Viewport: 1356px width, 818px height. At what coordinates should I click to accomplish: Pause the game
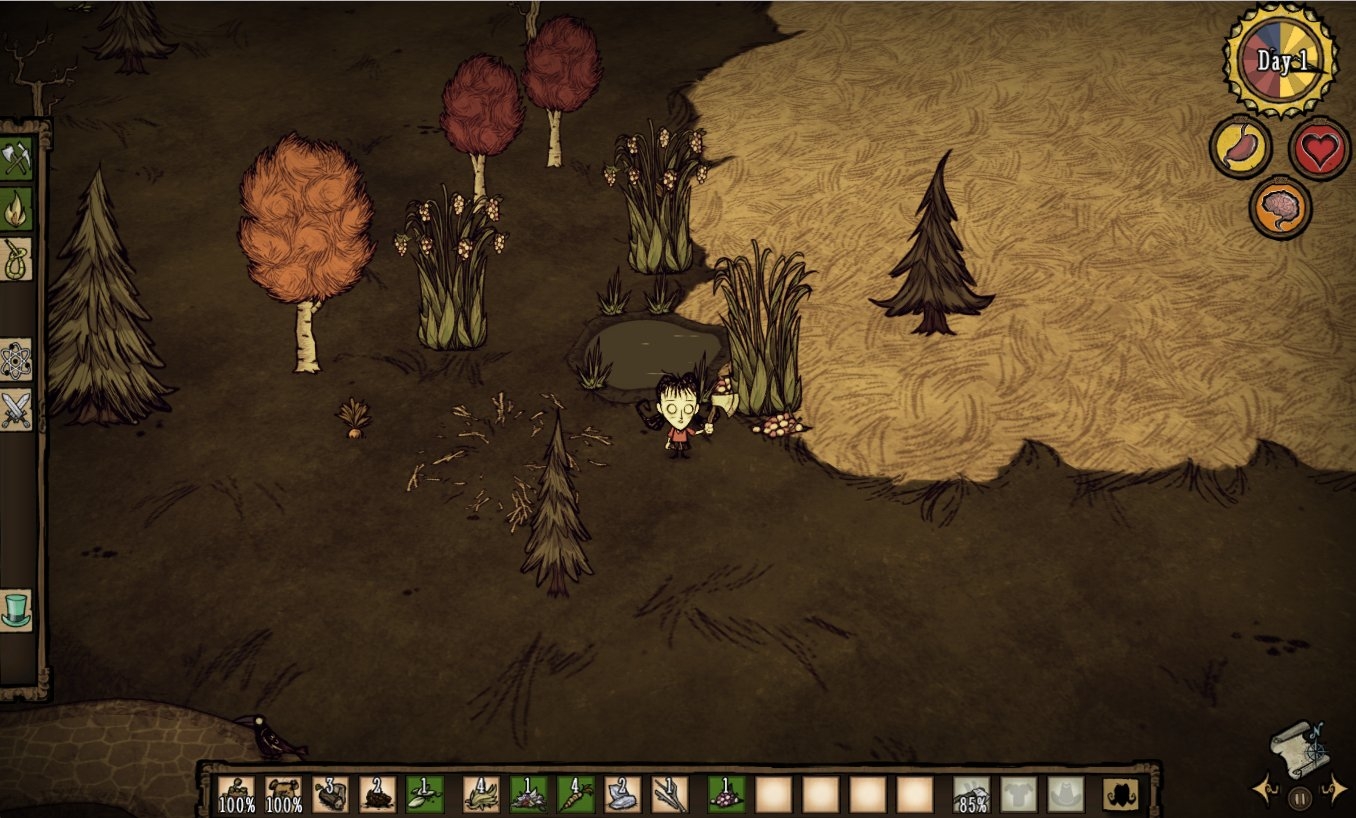tap(1299, 797)
